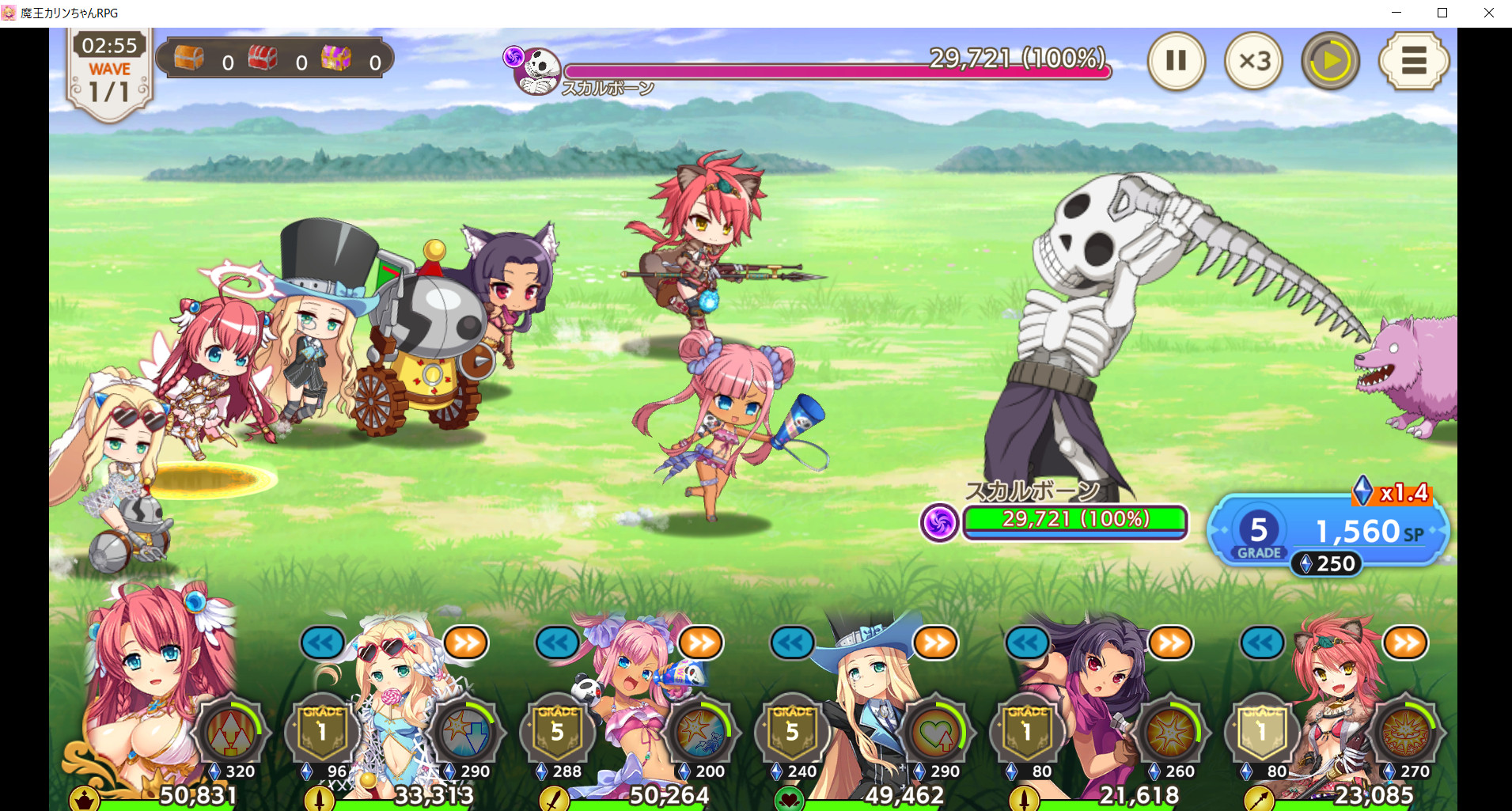This screenshot has width=1512, height=811.
Task: Open the hamburger menu
Action: click(1413, 61)
